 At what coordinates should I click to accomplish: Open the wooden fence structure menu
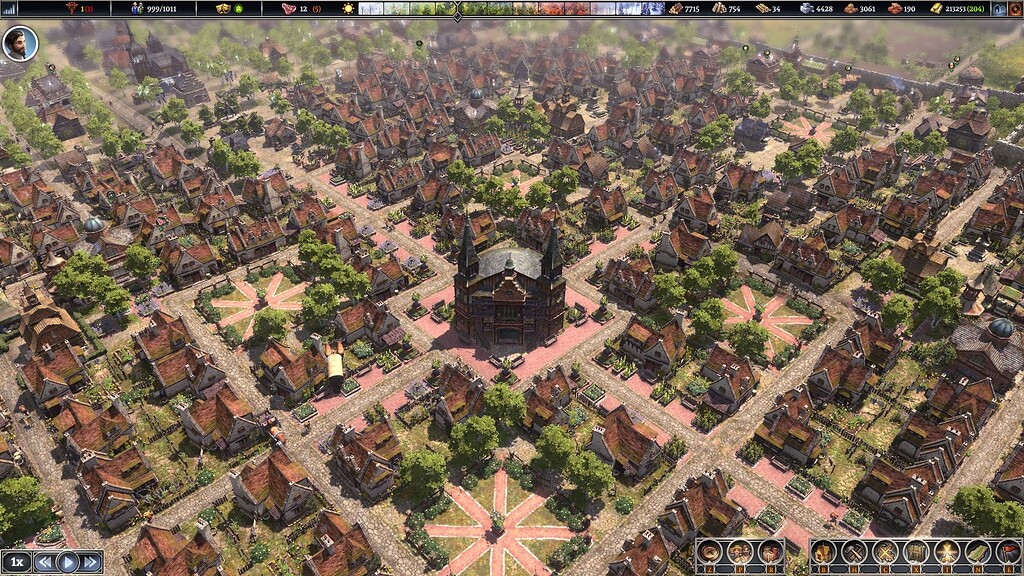(916, 552)
